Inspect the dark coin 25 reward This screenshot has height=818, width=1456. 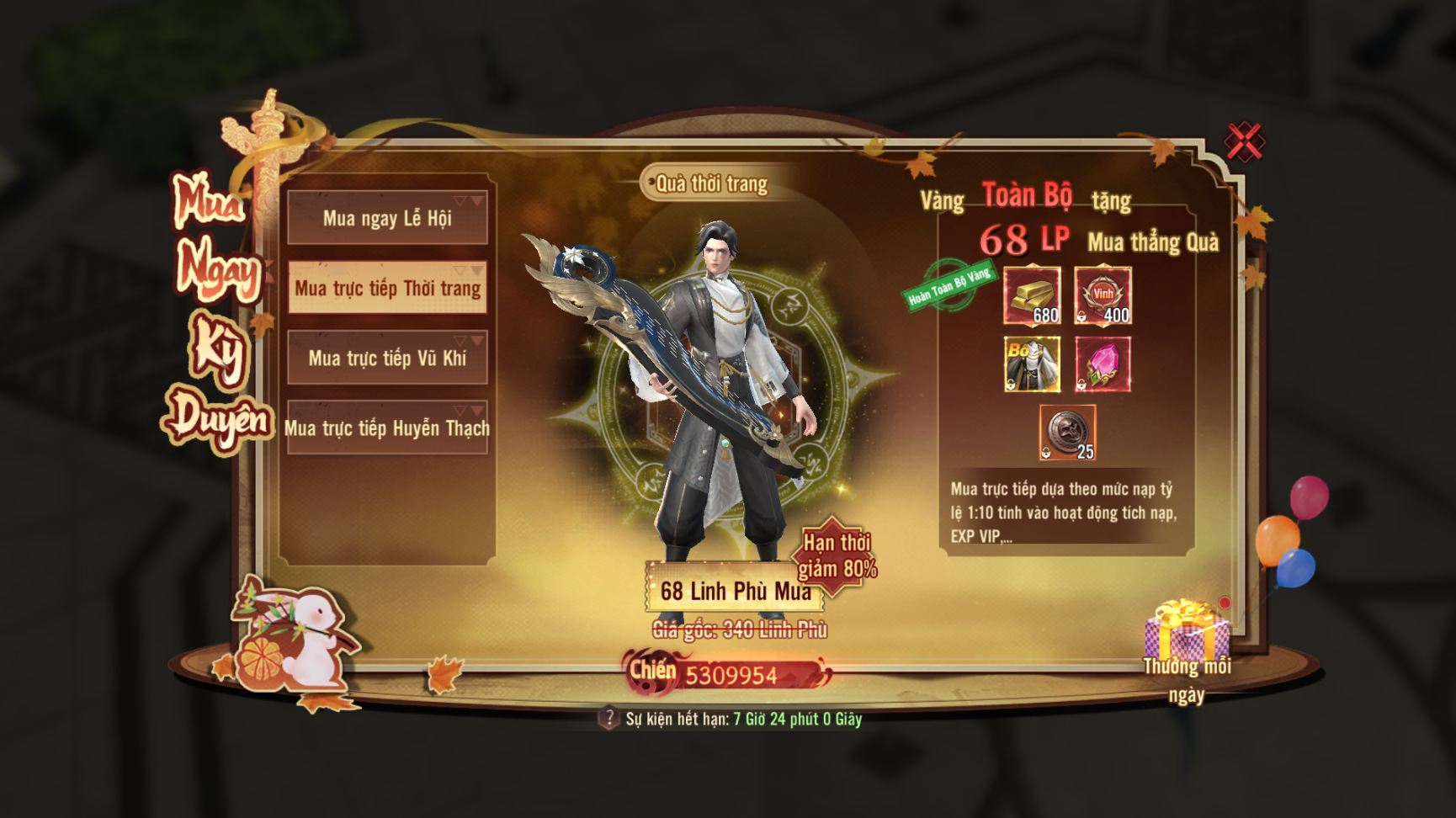(x=1067, y=433)
